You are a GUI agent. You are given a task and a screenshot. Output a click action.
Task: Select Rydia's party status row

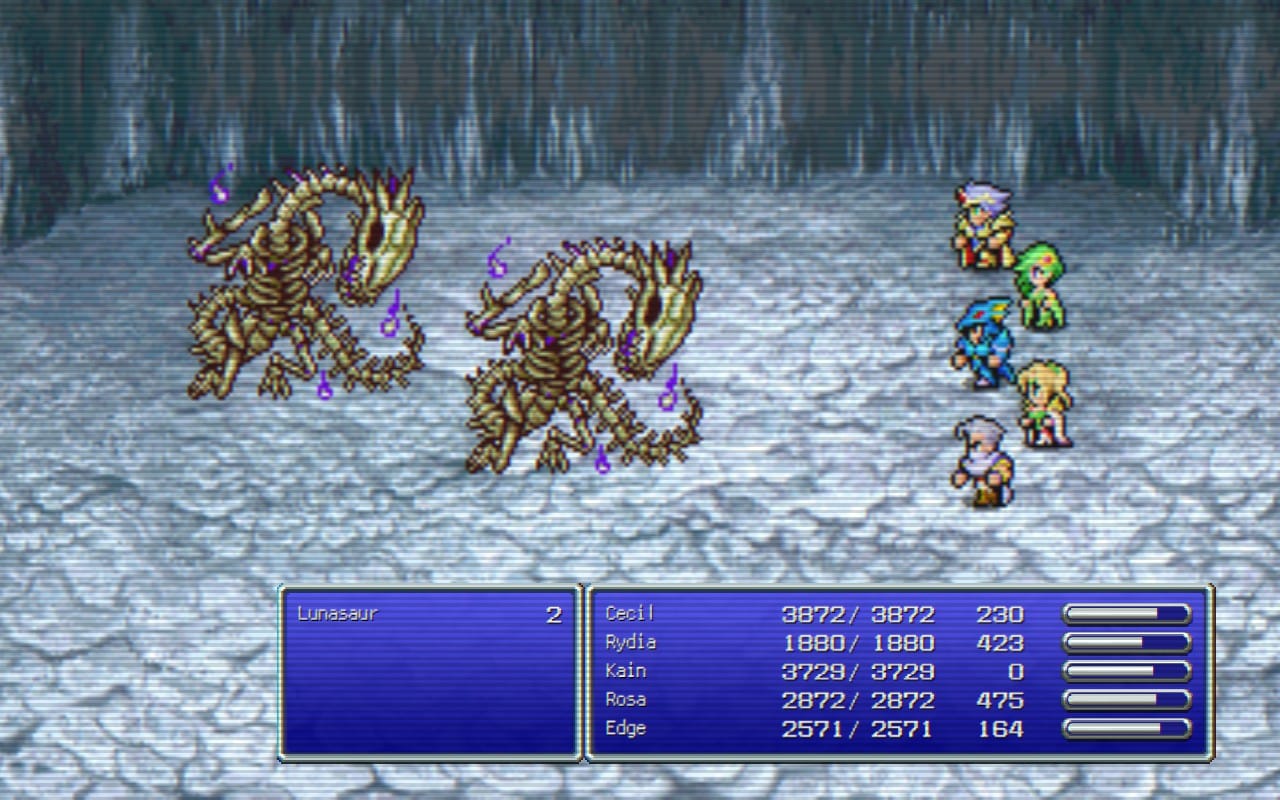click(631, 642)
